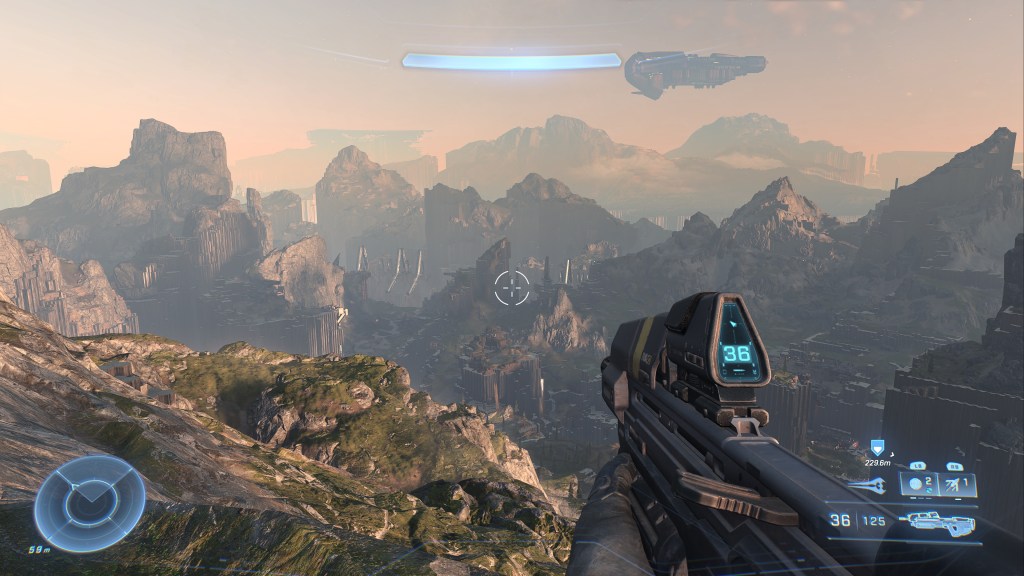Select the frag grenade slot
The height and width of the screenshot is (576, 1024).
[x=918, y=484]
